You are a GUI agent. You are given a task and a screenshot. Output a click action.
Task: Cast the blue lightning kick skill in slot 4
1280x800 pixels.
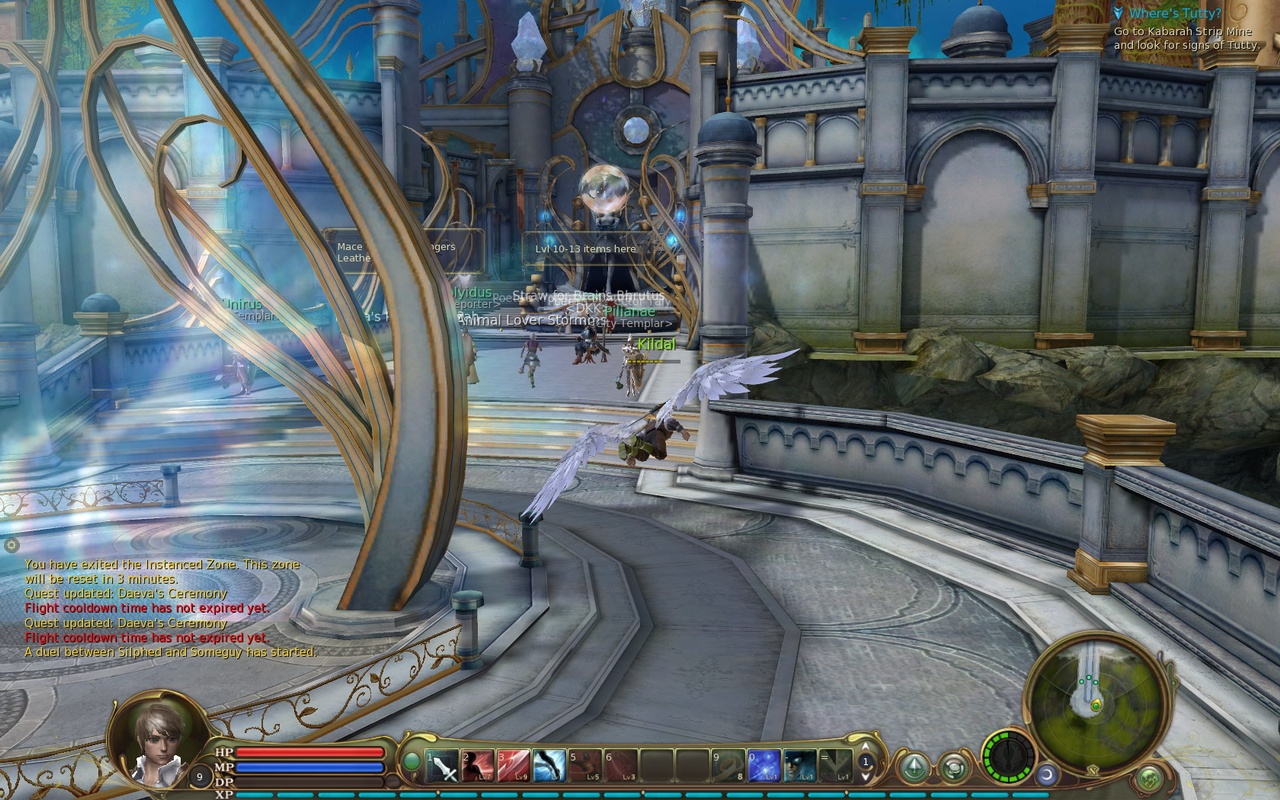[x=550, y=765]
